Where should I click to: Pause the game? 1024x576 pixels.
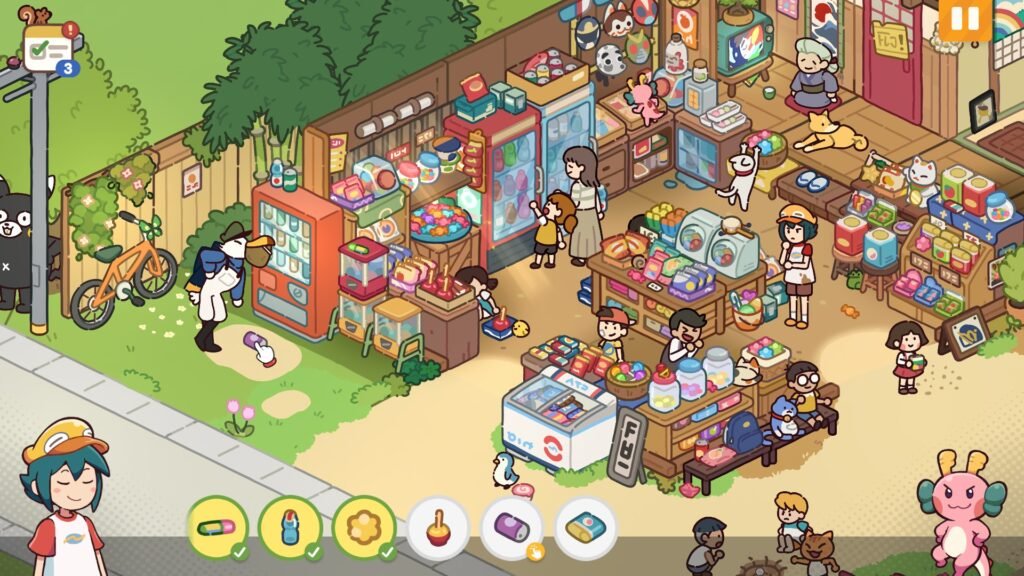[965, 19]
